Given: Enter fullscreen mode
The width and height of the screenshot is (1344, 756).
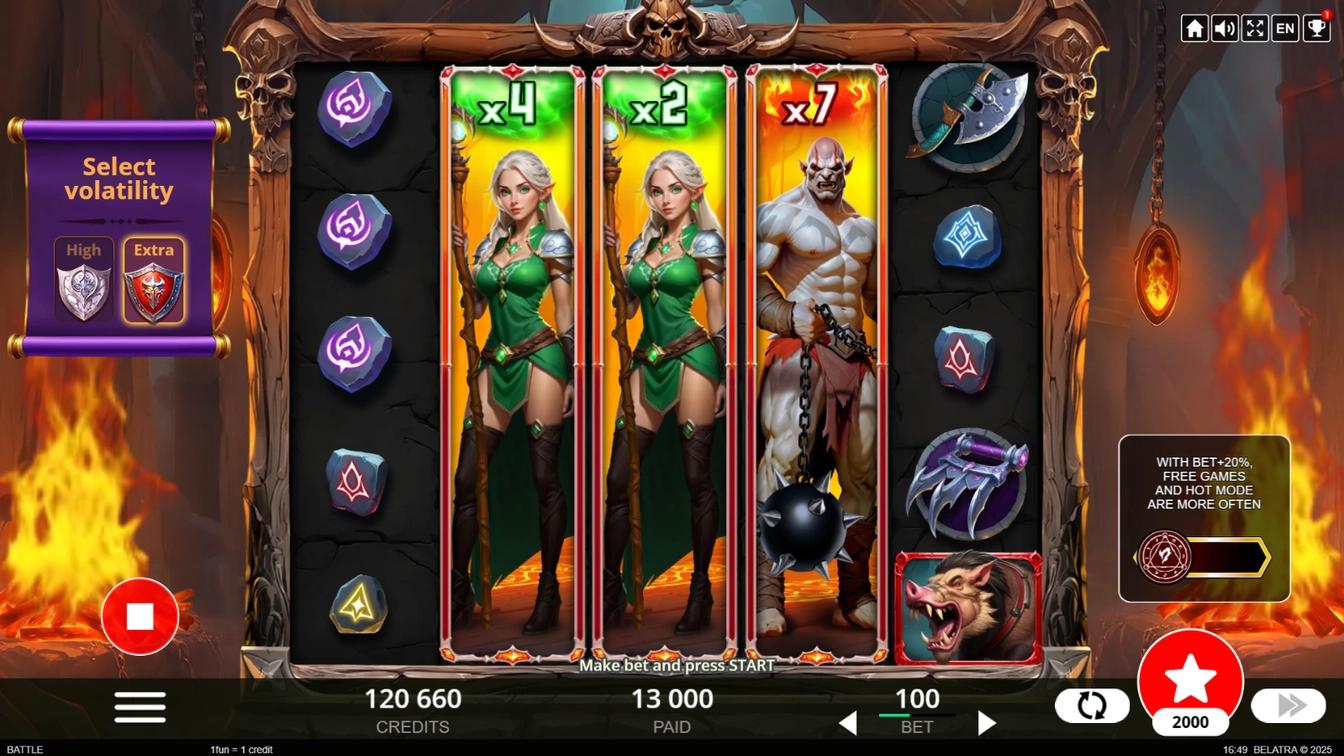Looking at the screenshot, I should tap(1254, 28).
